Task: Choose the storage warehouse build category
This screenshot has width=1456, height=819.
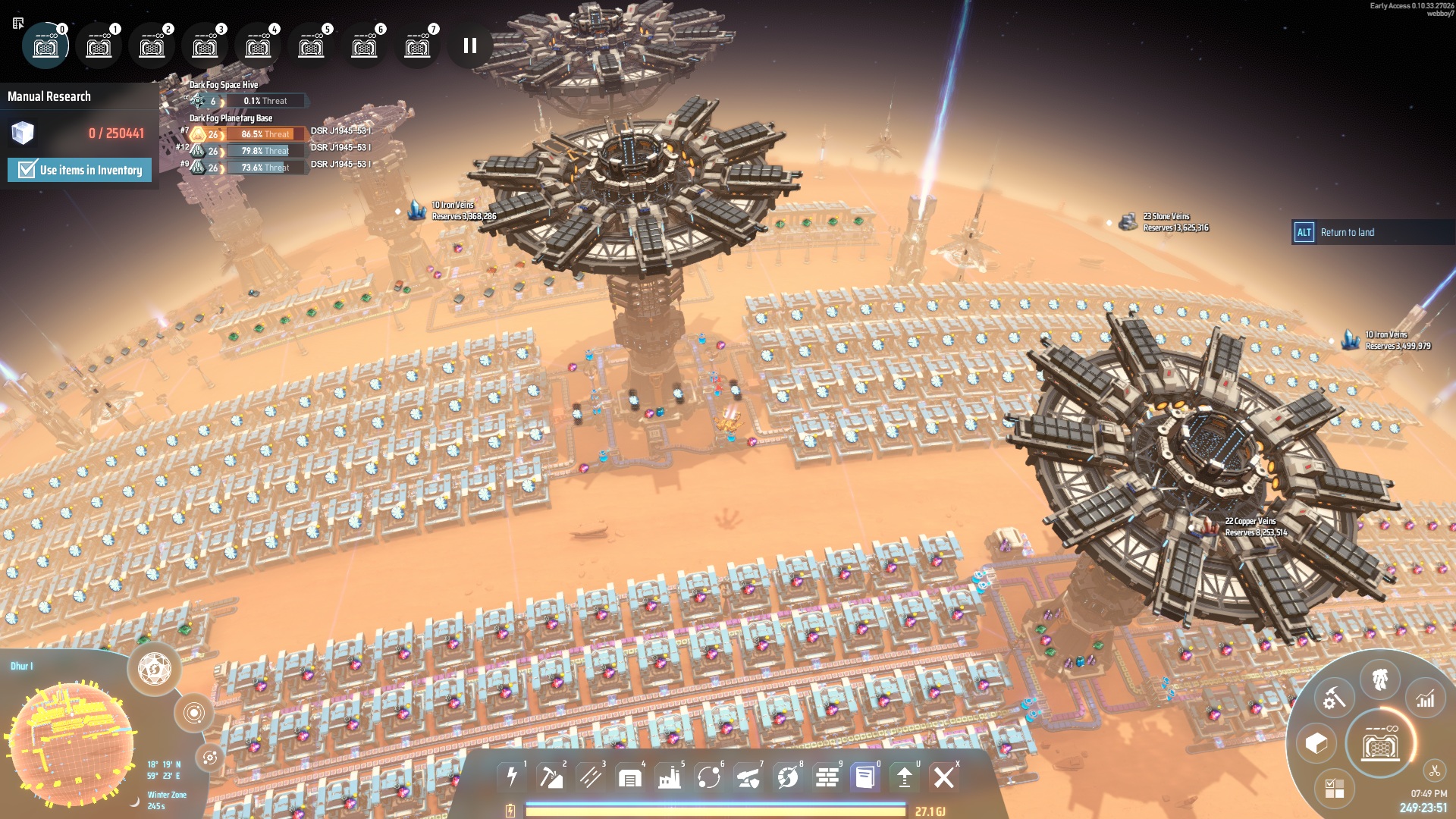Action: [630, 777]
